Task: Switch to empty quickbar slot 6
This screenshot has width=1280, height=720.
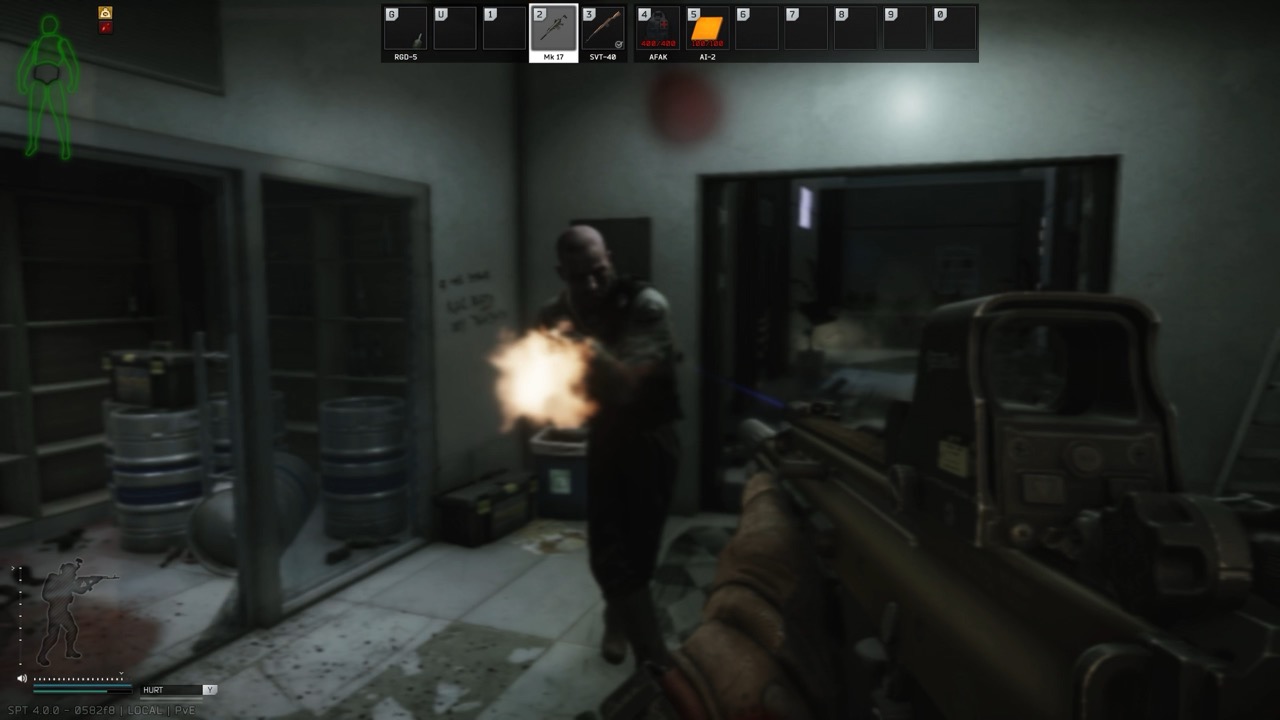Action: 756,27
